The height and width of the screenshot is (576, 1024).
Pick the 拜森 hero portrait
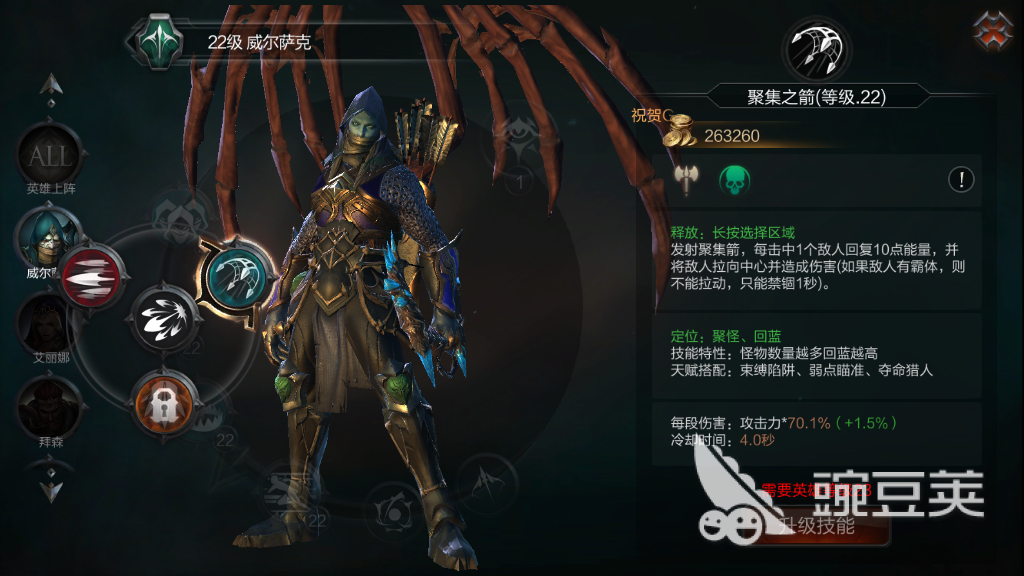point(47,404)
